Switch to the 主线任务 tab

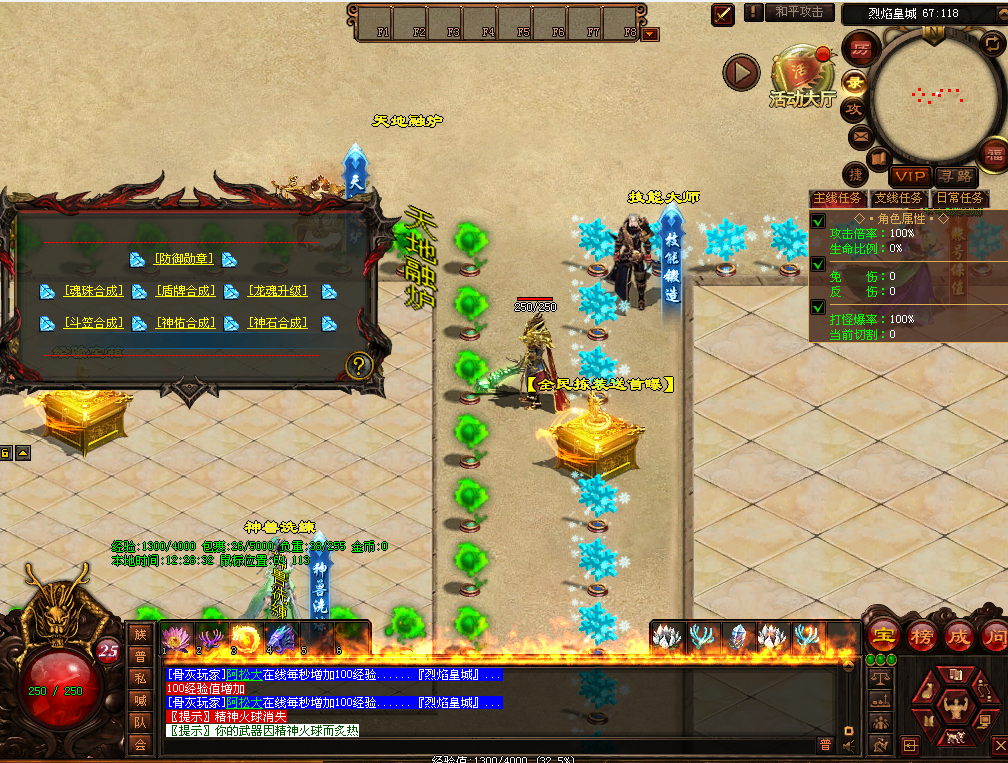[838, 198]
